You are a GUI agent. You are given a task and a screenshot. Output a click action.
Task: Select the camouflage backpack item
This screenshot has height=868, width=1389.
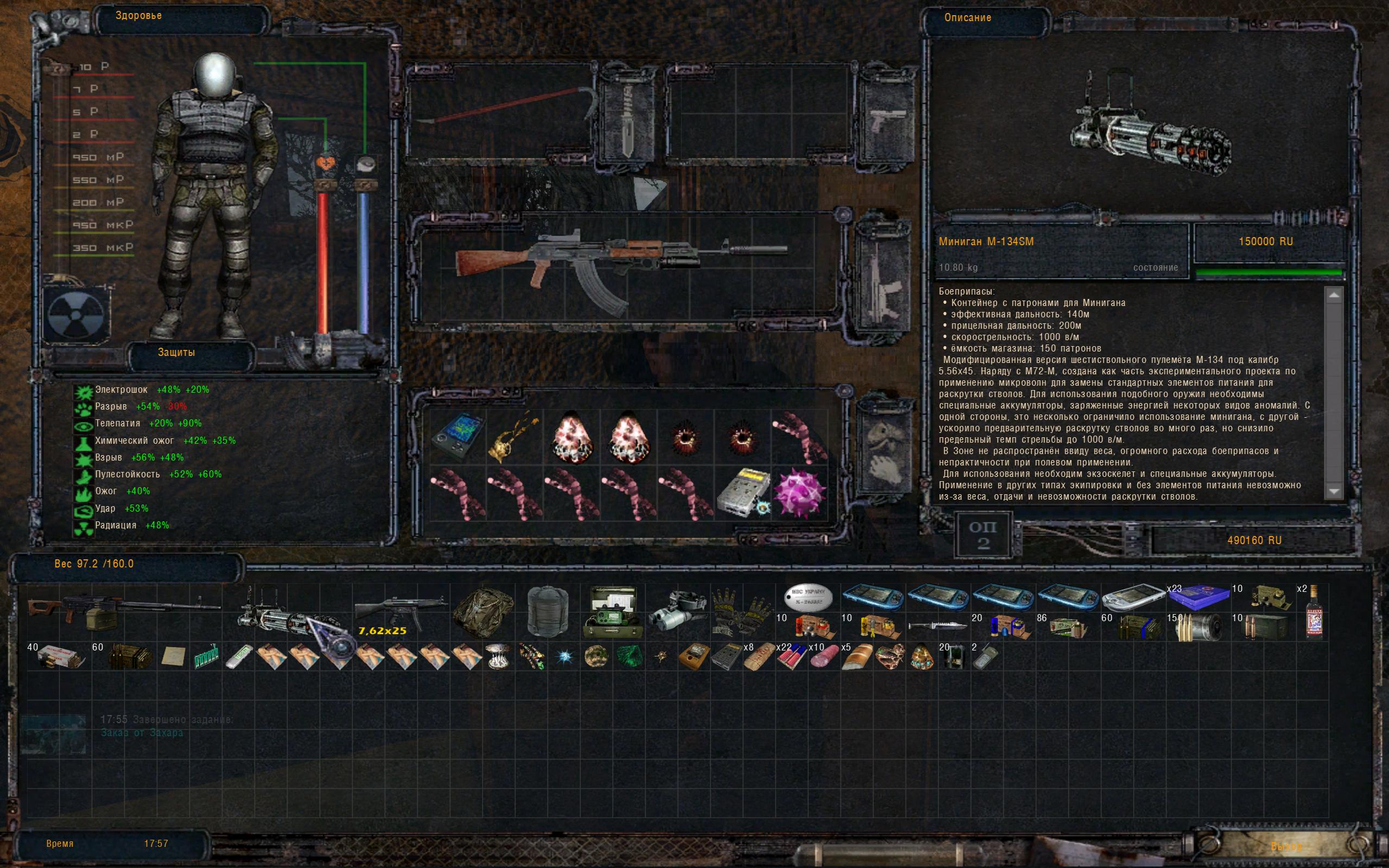[482, 611]
